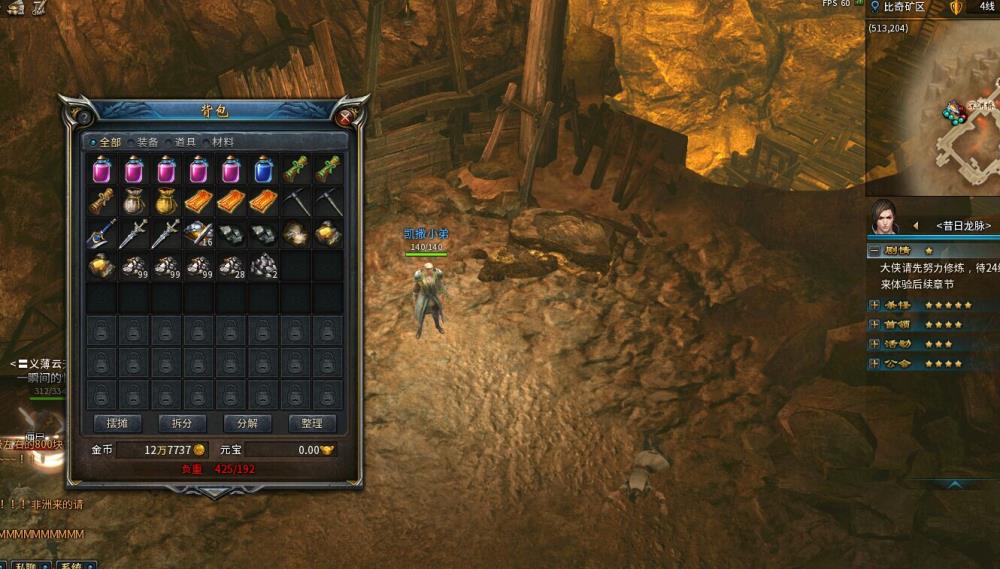Viewport: 1000px width, 569px height.
Task: Select the item stack showing 28
Action: pyautogui.click(x=231, y=265)
